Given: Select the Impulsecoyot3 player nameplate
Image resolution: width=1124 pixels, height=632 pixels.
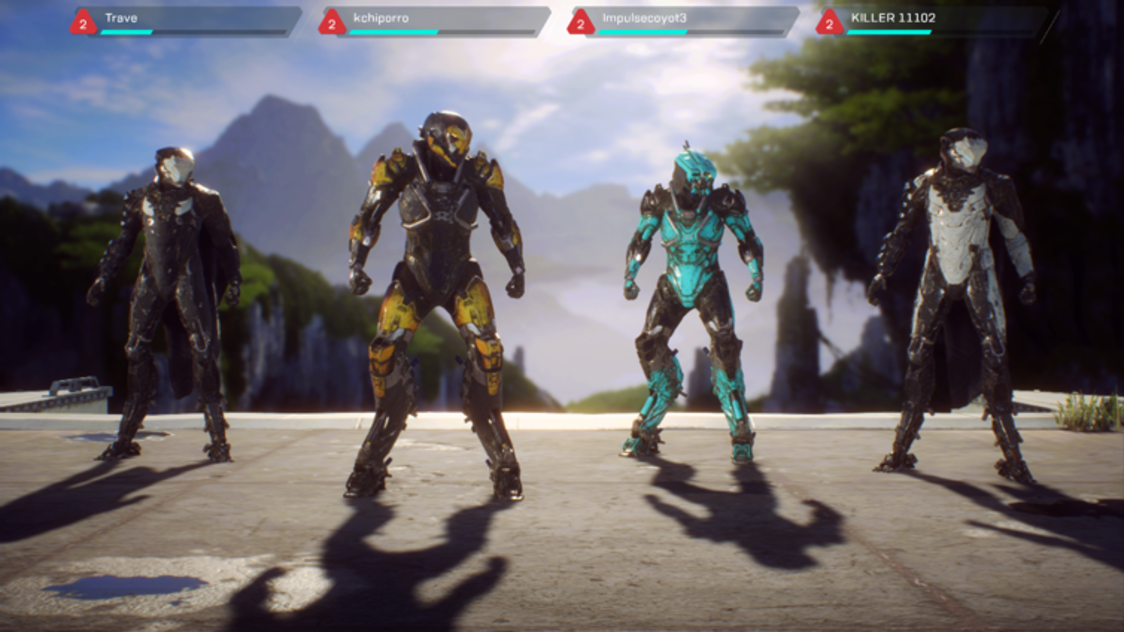Looking at the screenshot, I should pyautogui.click(x=685, y=22).
